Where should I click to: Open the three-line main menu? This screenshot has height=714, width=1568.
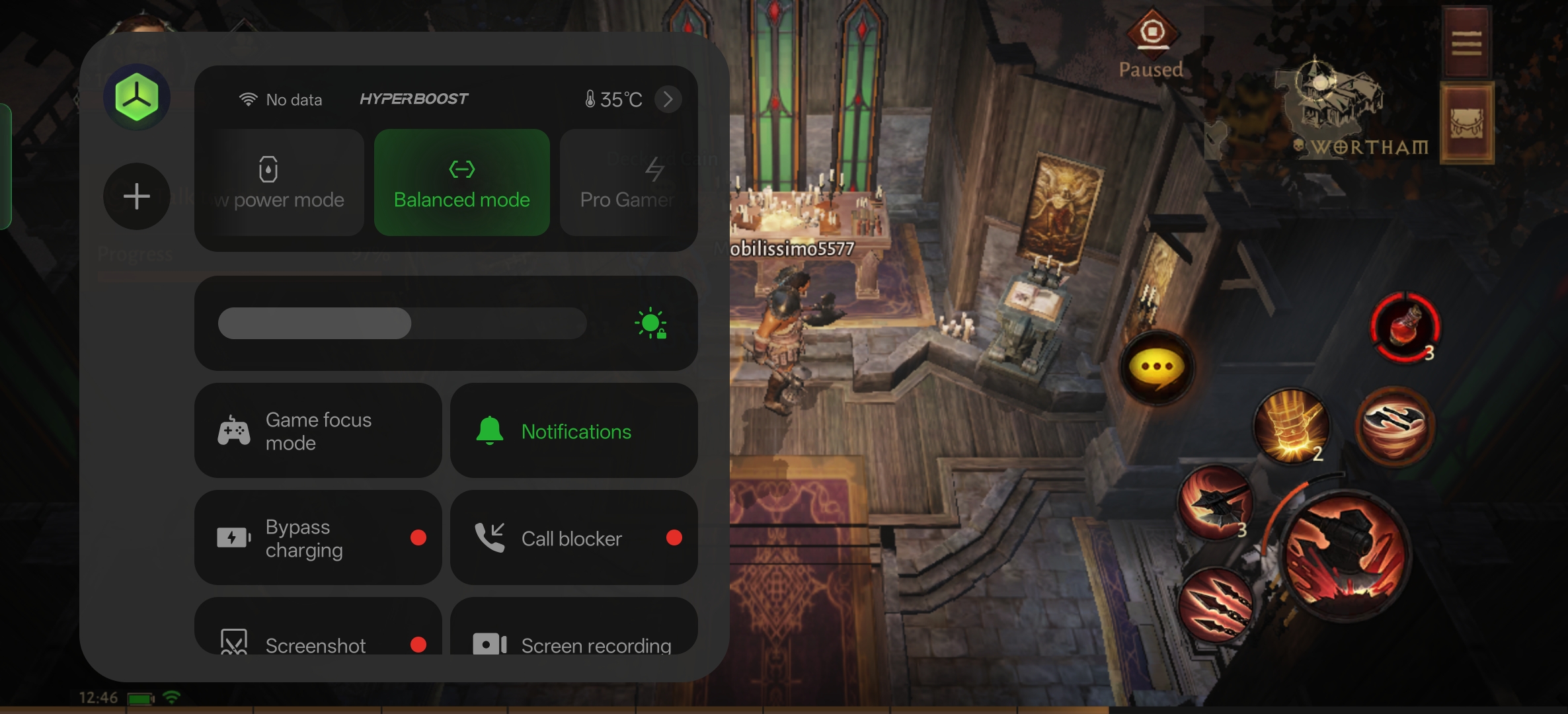pos(1466,43)
